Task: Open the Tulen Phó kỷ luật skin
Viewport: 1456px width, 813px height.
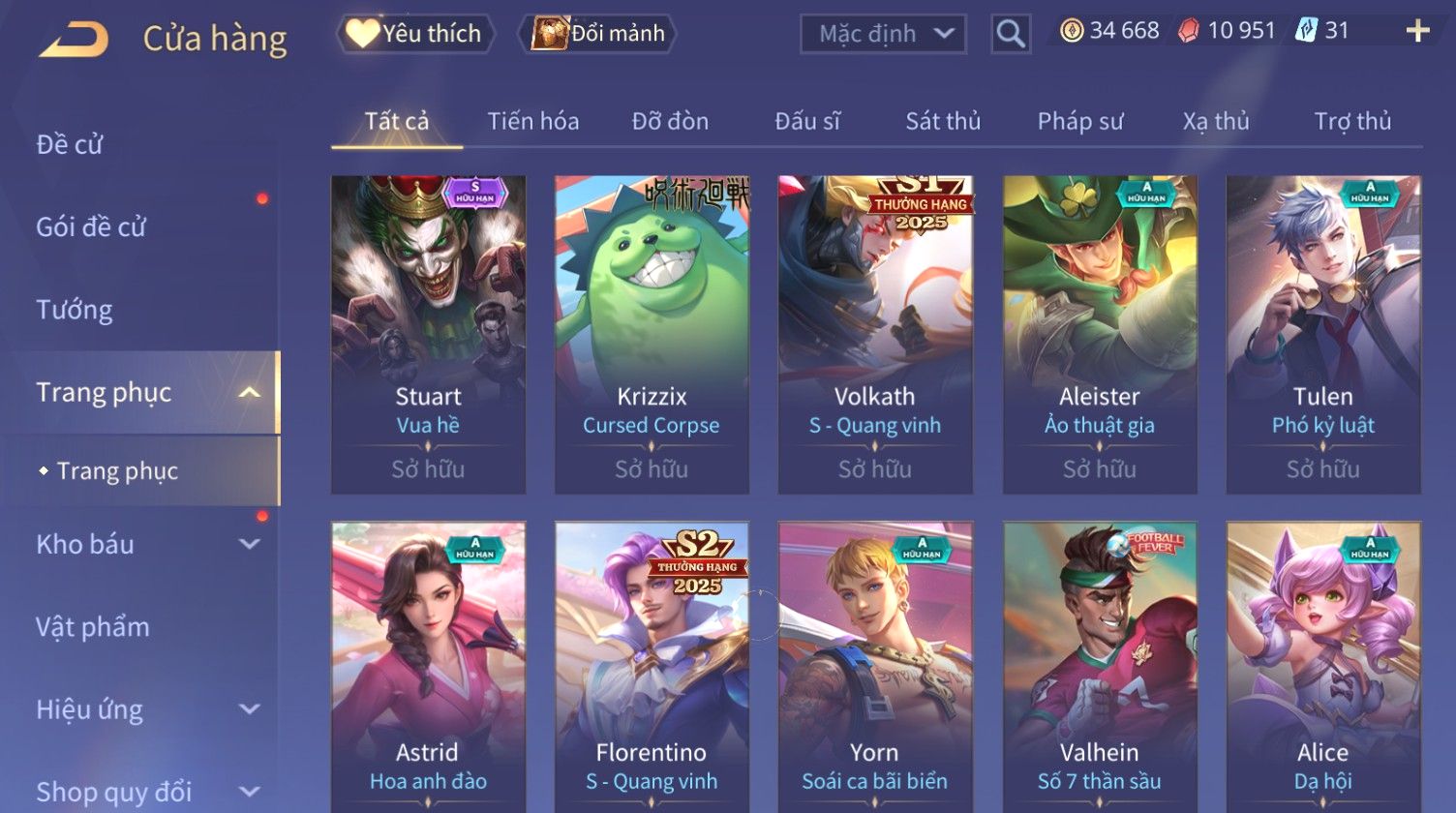Action: [1322, 334]
